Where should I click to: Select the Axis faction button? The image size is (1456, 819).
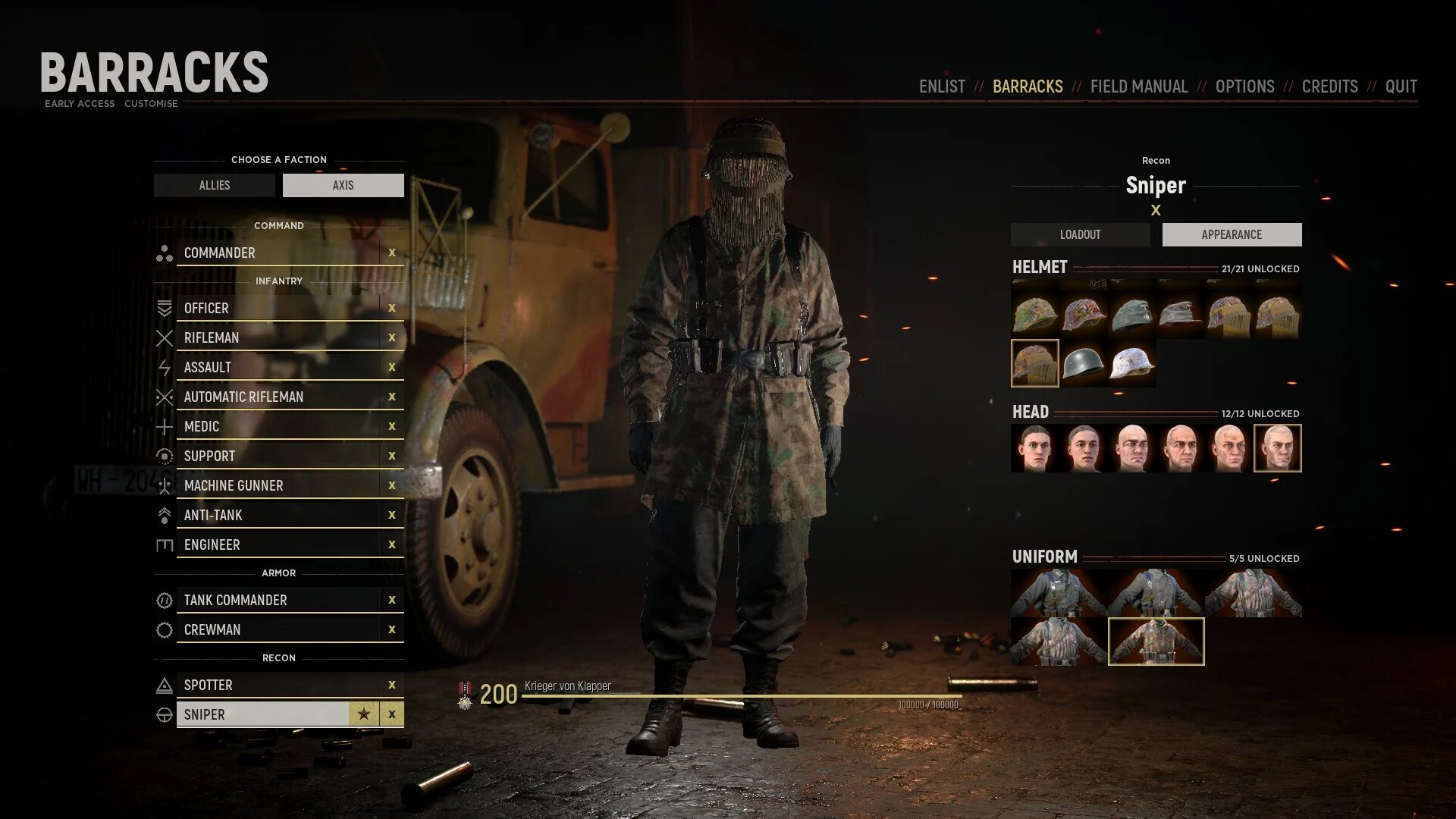click(x=343, y=185)
